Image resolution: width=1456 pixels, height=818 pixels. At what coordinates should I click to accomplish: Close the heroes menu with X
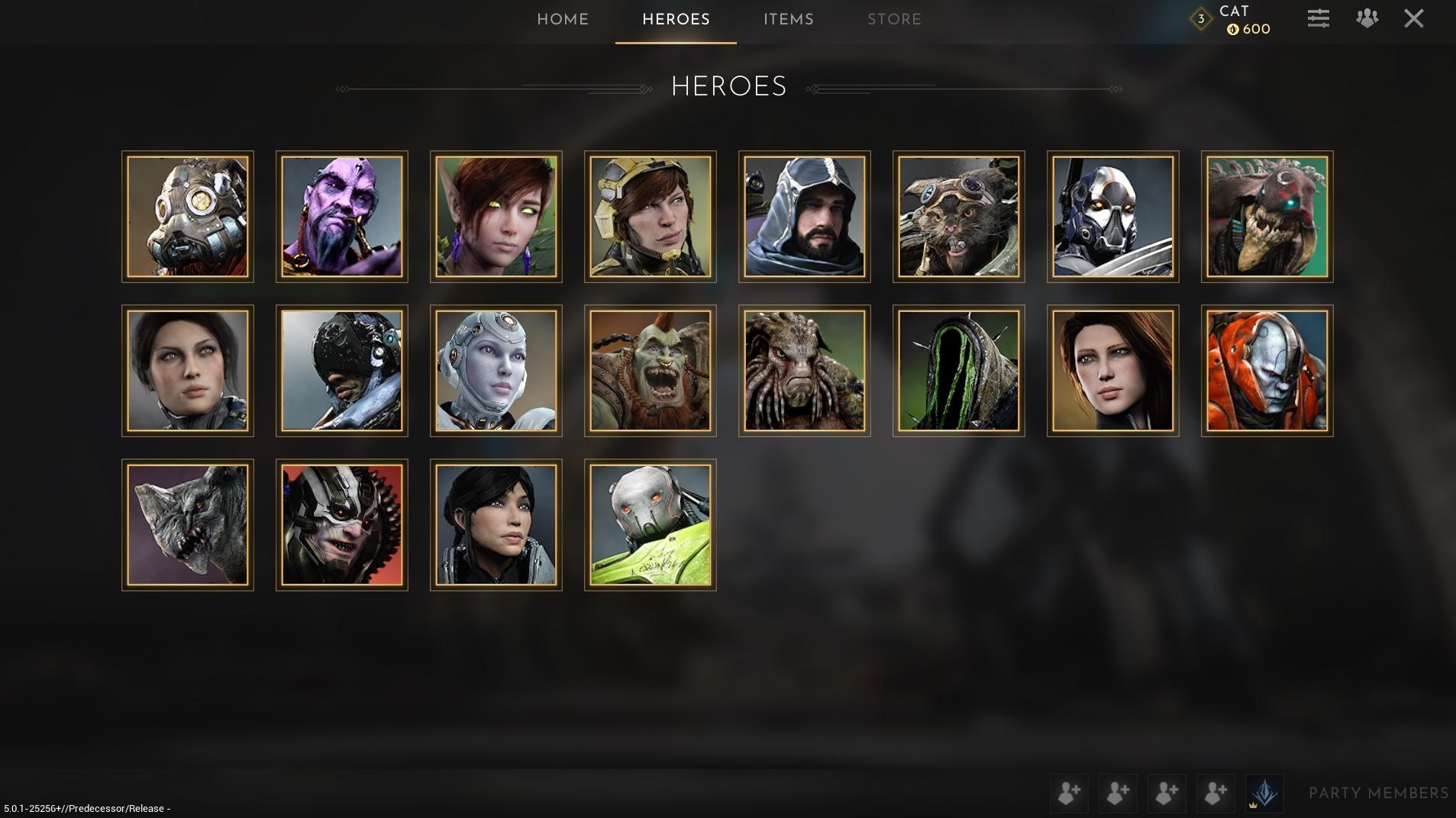[1413, 18]
